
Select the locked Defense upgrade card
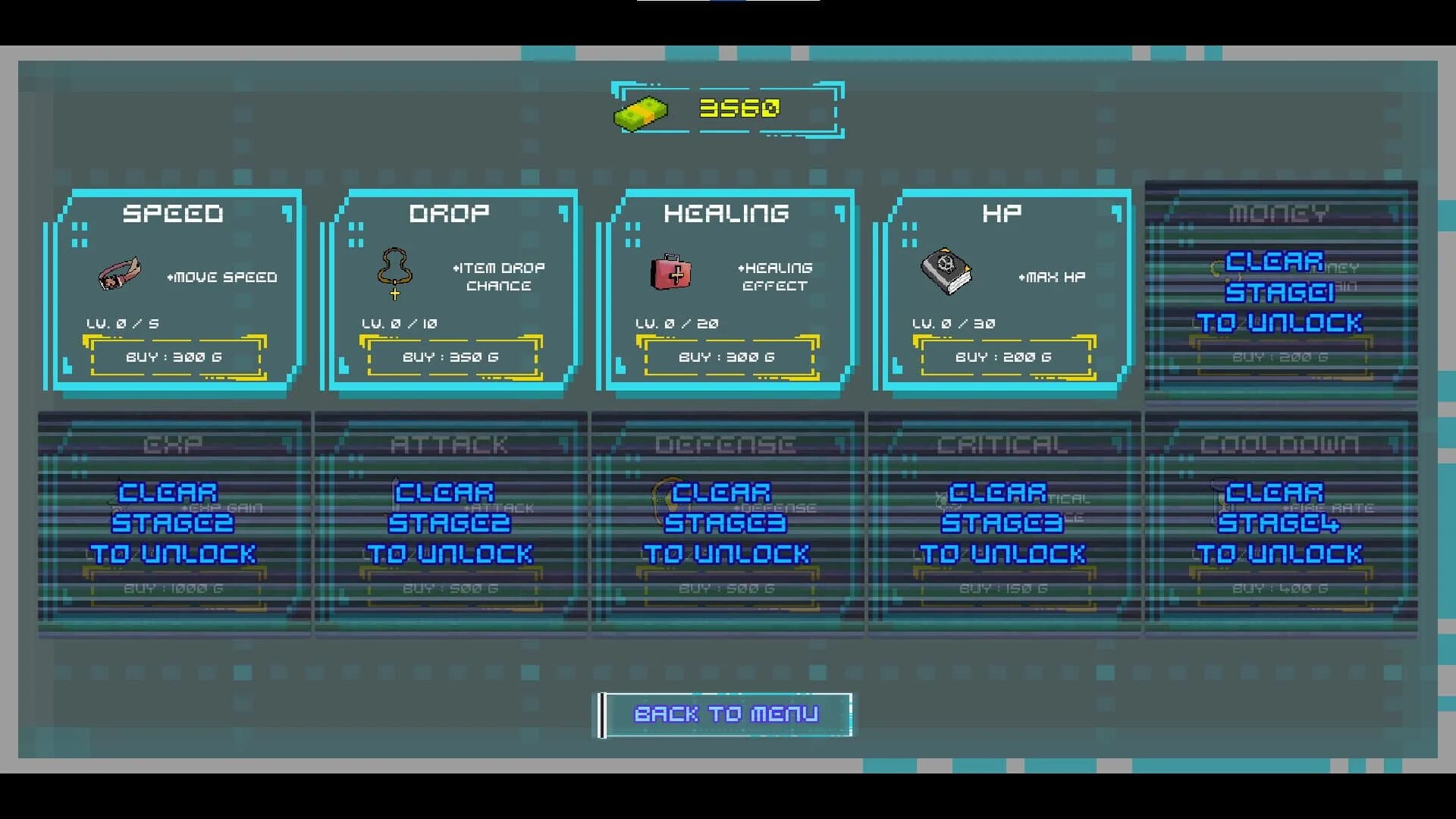click(x=728, y=523)
